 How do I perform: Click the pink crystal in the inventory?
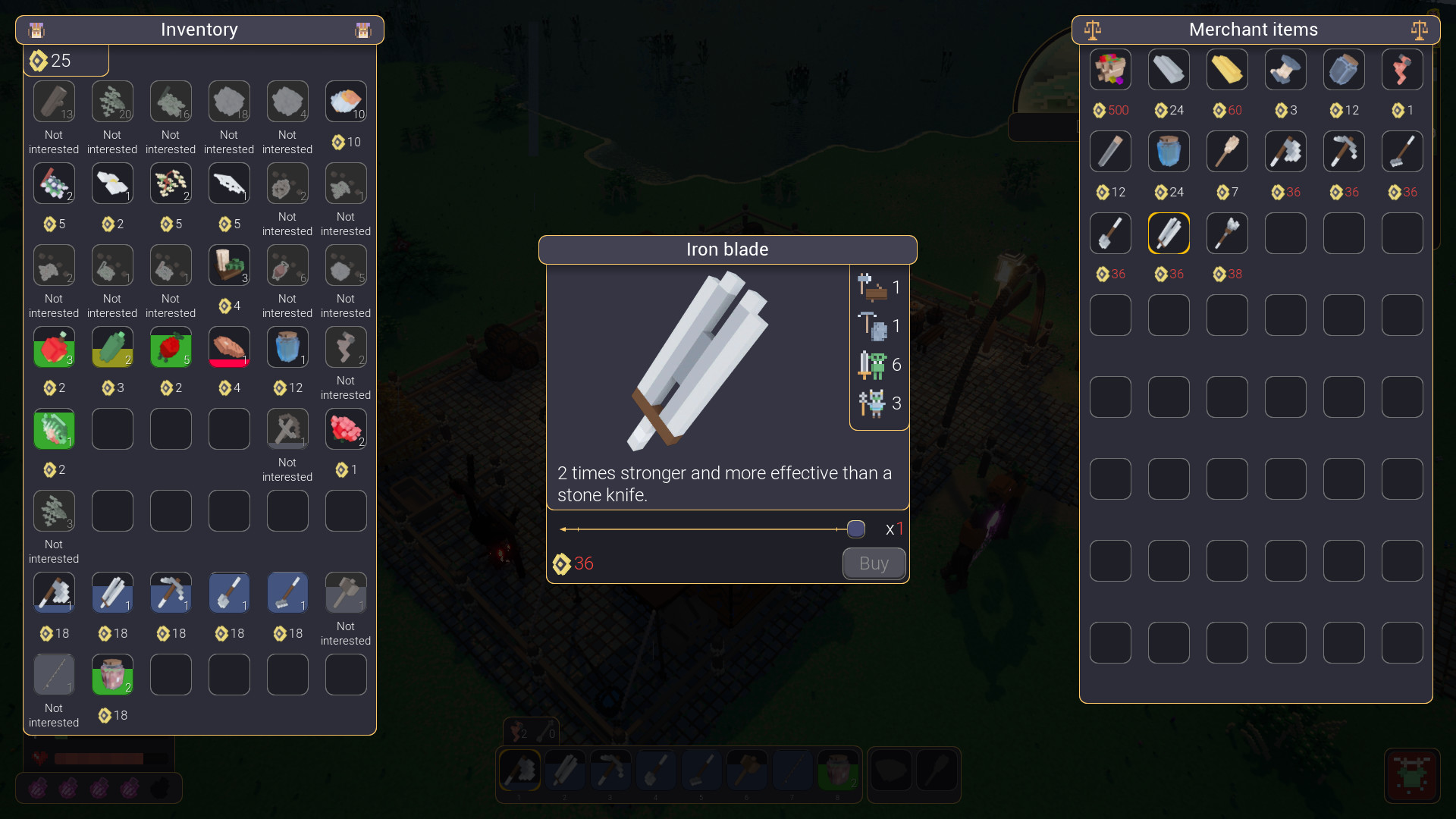(345, 428)
